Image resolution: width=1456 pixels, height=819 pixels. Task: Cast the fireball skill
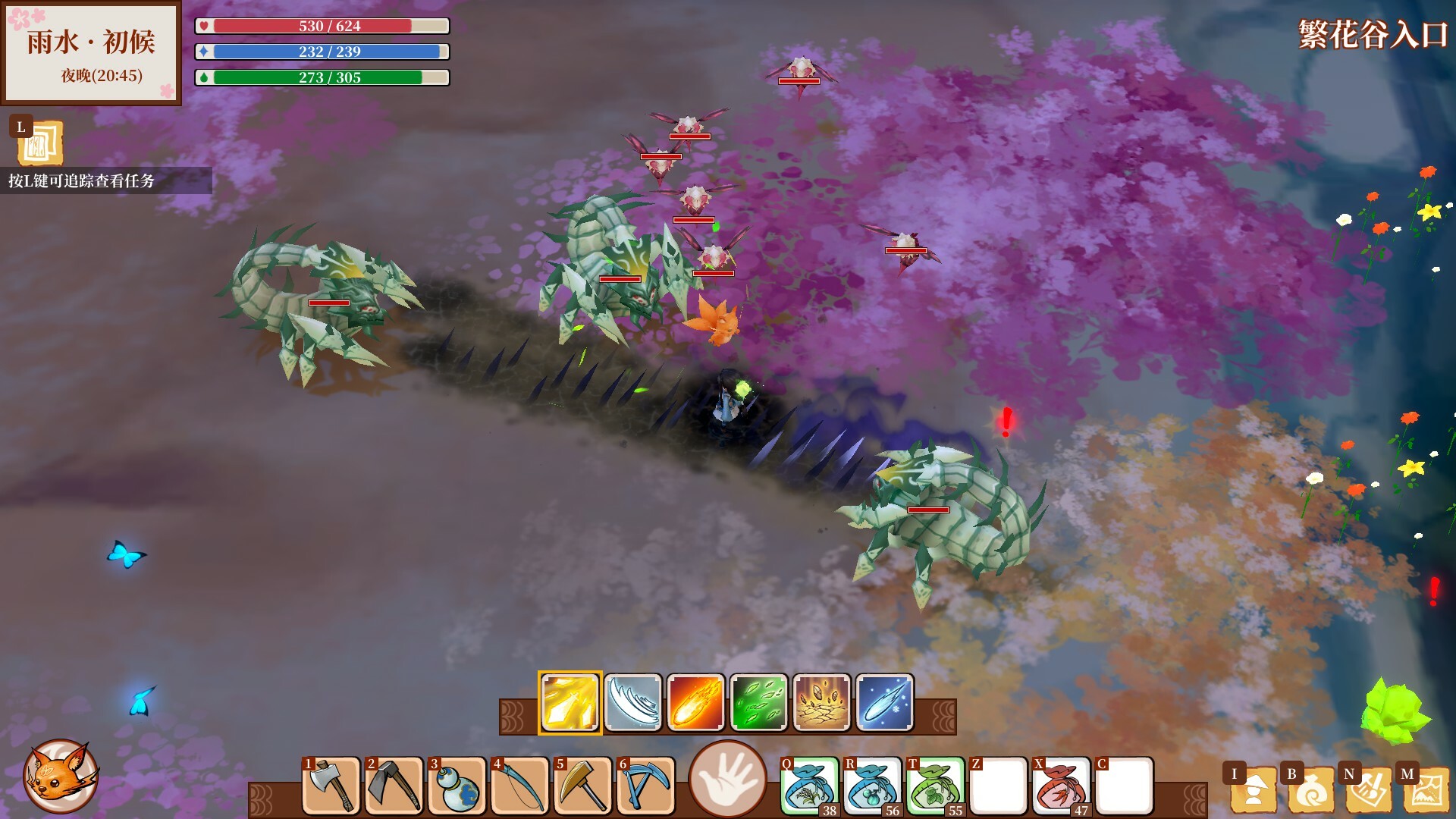696,702
